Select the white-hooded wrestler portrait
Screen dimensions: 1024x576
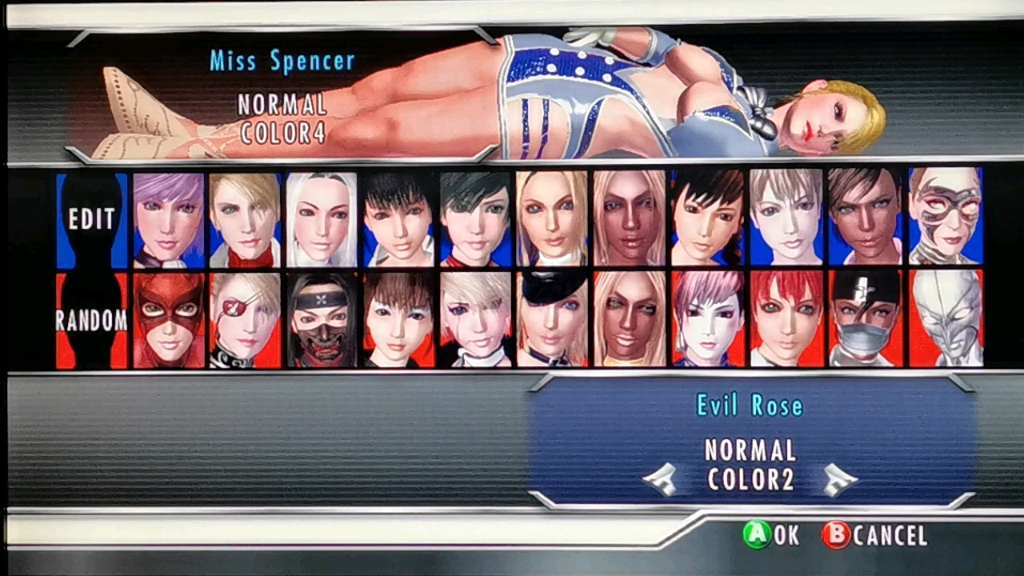click(x=322, y=219)
